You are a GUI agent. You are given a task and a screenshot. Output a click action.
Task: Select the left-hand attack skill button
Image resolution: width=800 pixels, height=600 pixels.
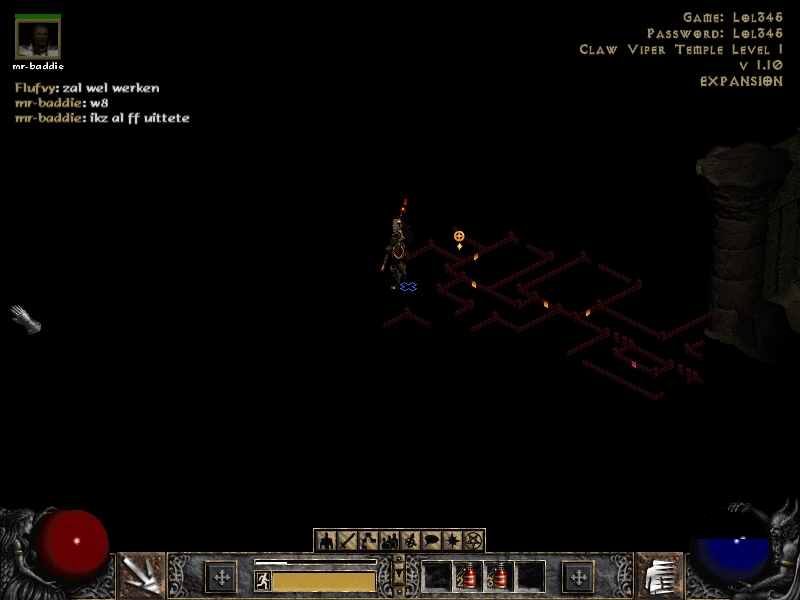tap(141, 576)
